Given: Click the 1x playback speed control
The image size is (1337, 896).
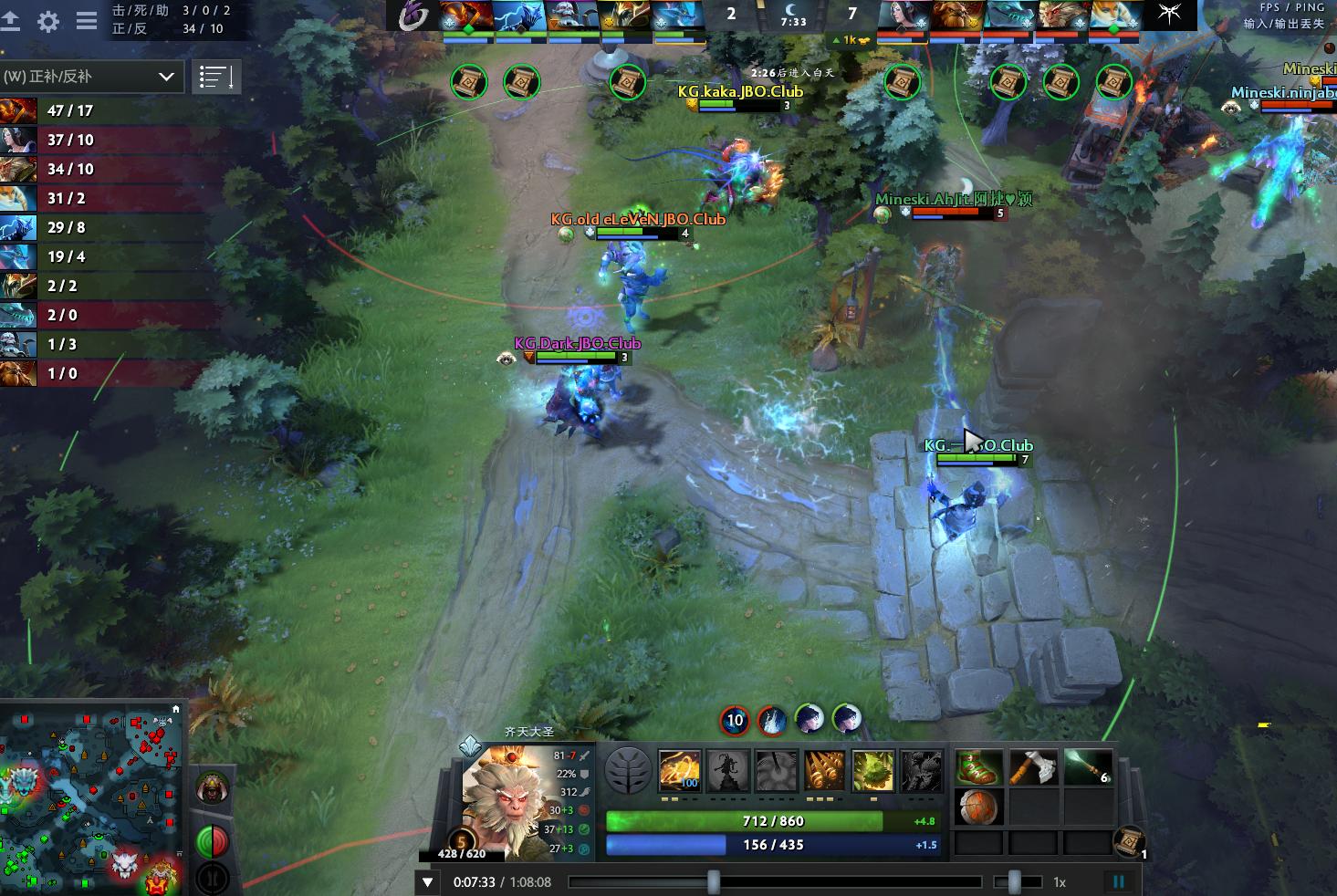Looking at the screenshot, I should (1060, 881).
